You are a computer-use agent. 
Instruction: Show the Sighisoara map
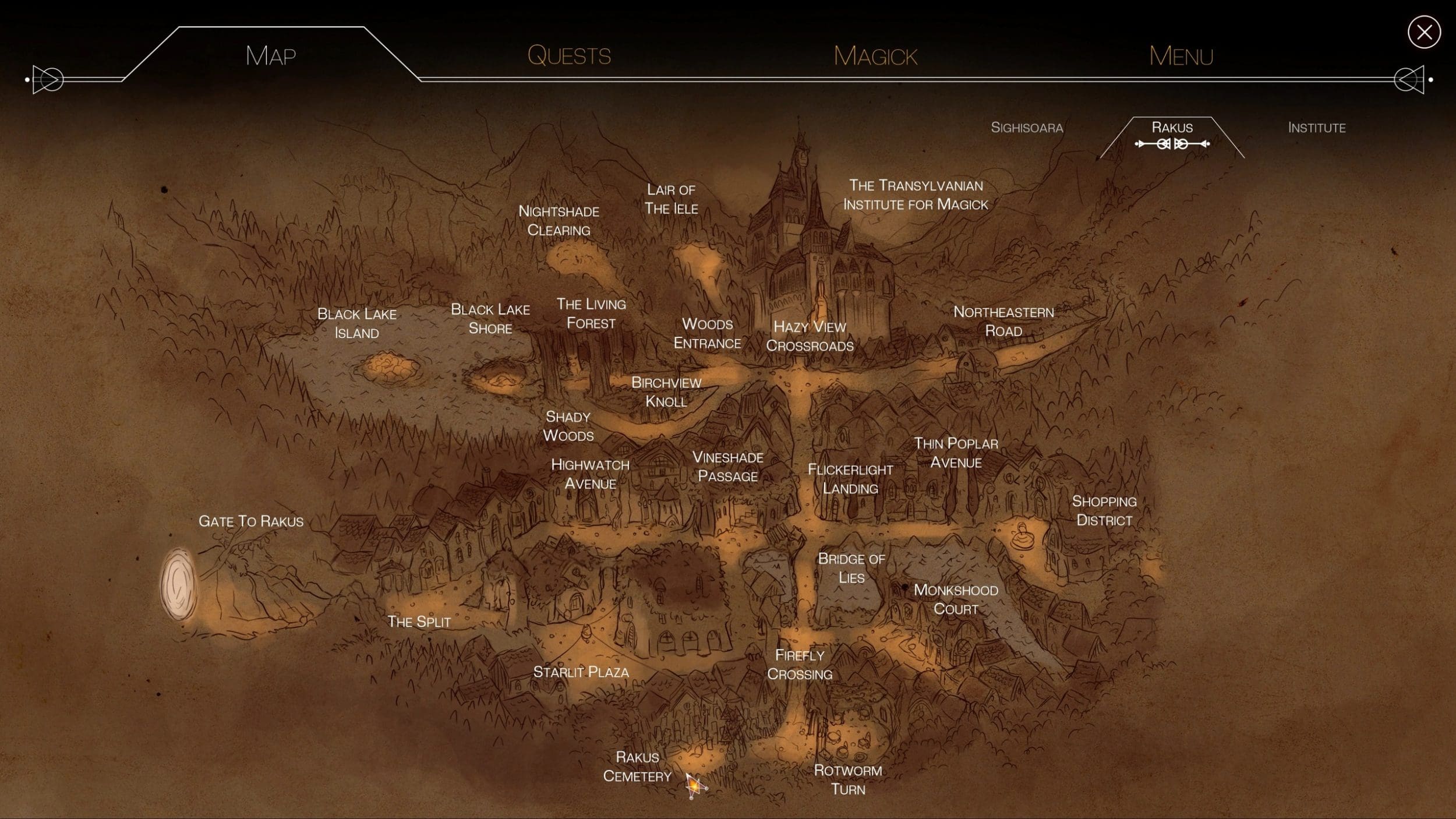pyautogui.click(x=1027, y=128)
